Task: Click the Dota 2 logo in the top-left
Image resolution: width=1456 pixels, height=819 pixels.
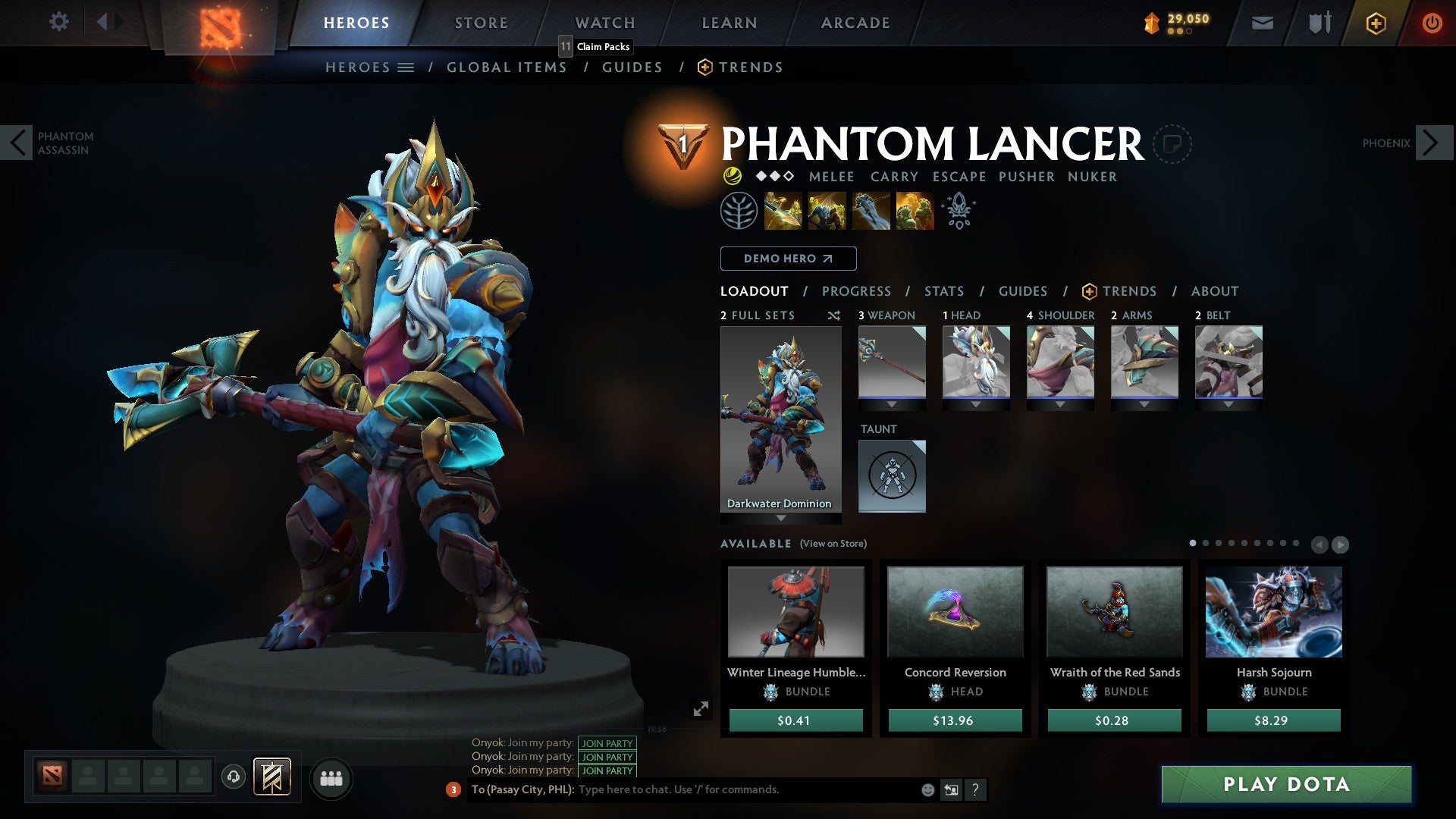Action: click(x=215, y=23)
